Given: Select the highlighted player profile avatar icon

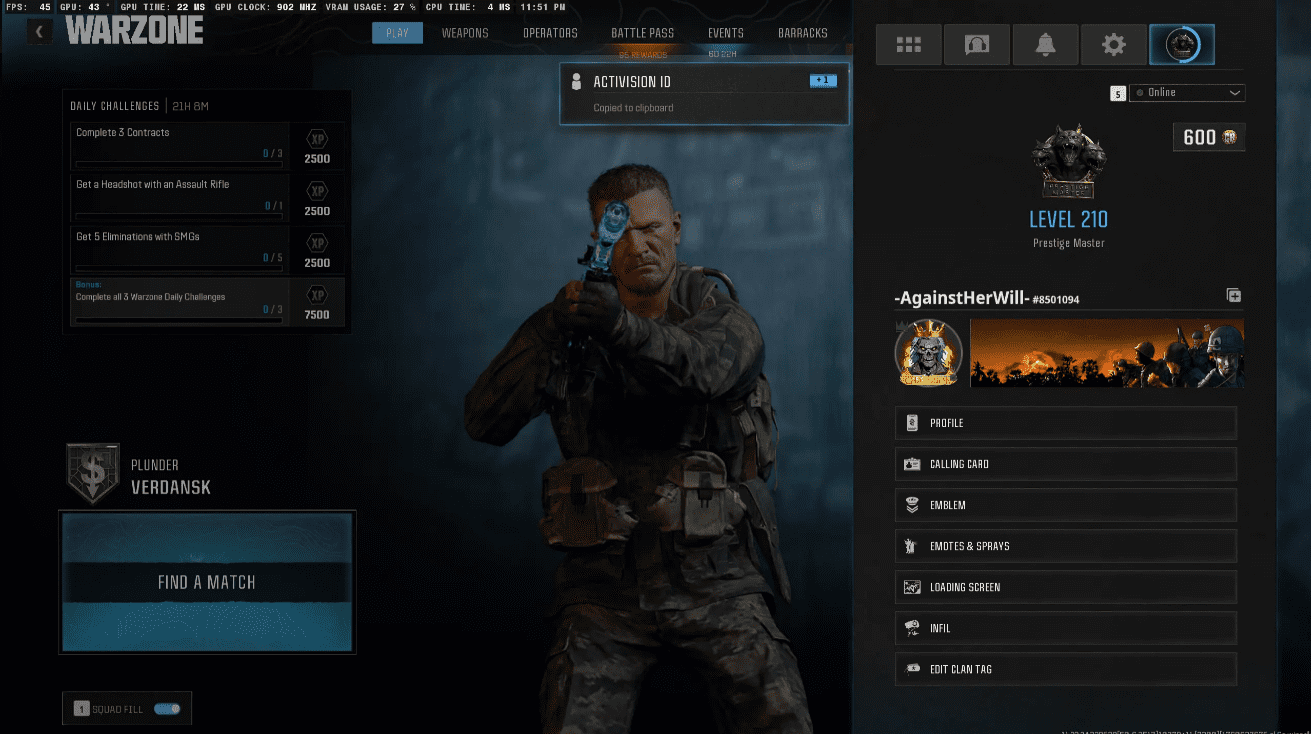Looking at the screenshot, I should [1182, 44].
